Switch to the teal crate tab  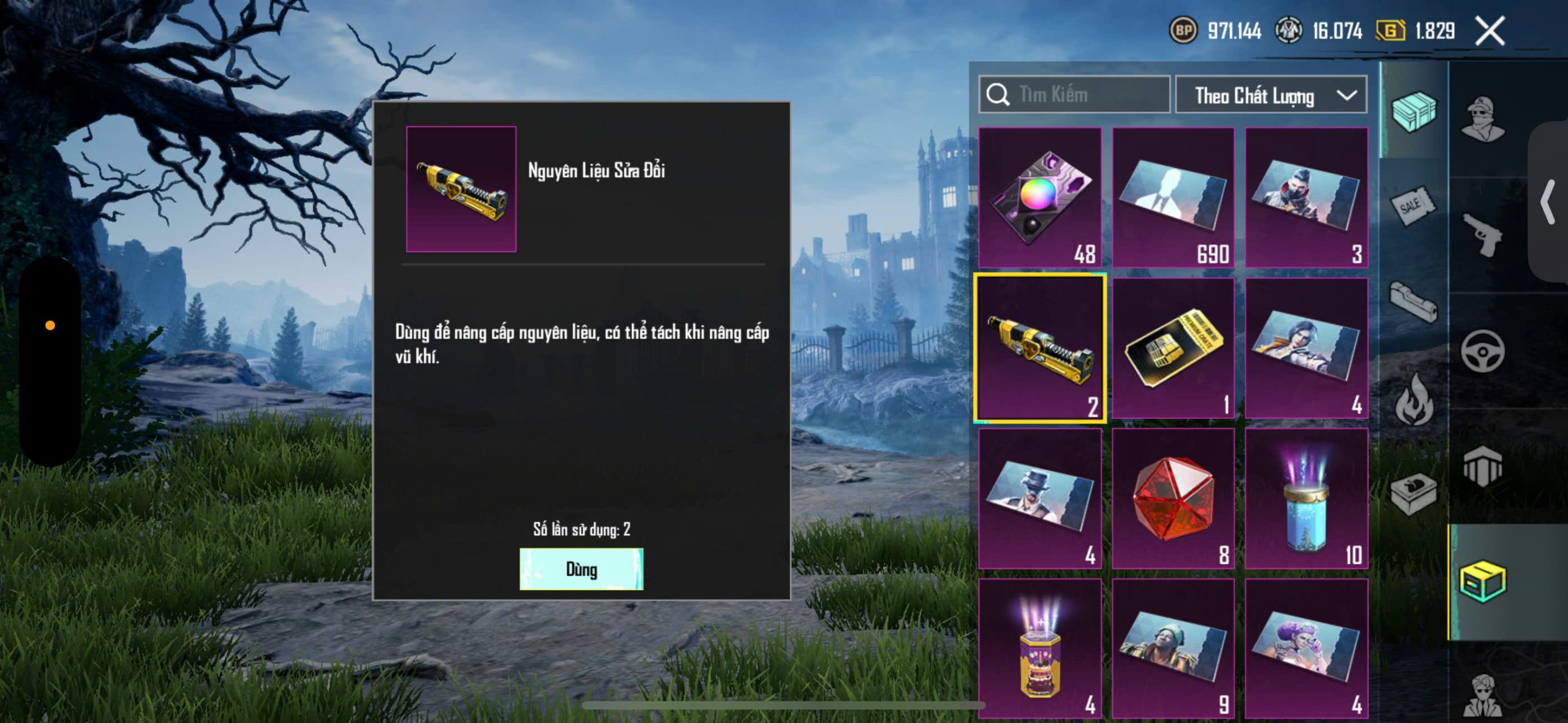pyautogui.click(x=1414, y=111)
